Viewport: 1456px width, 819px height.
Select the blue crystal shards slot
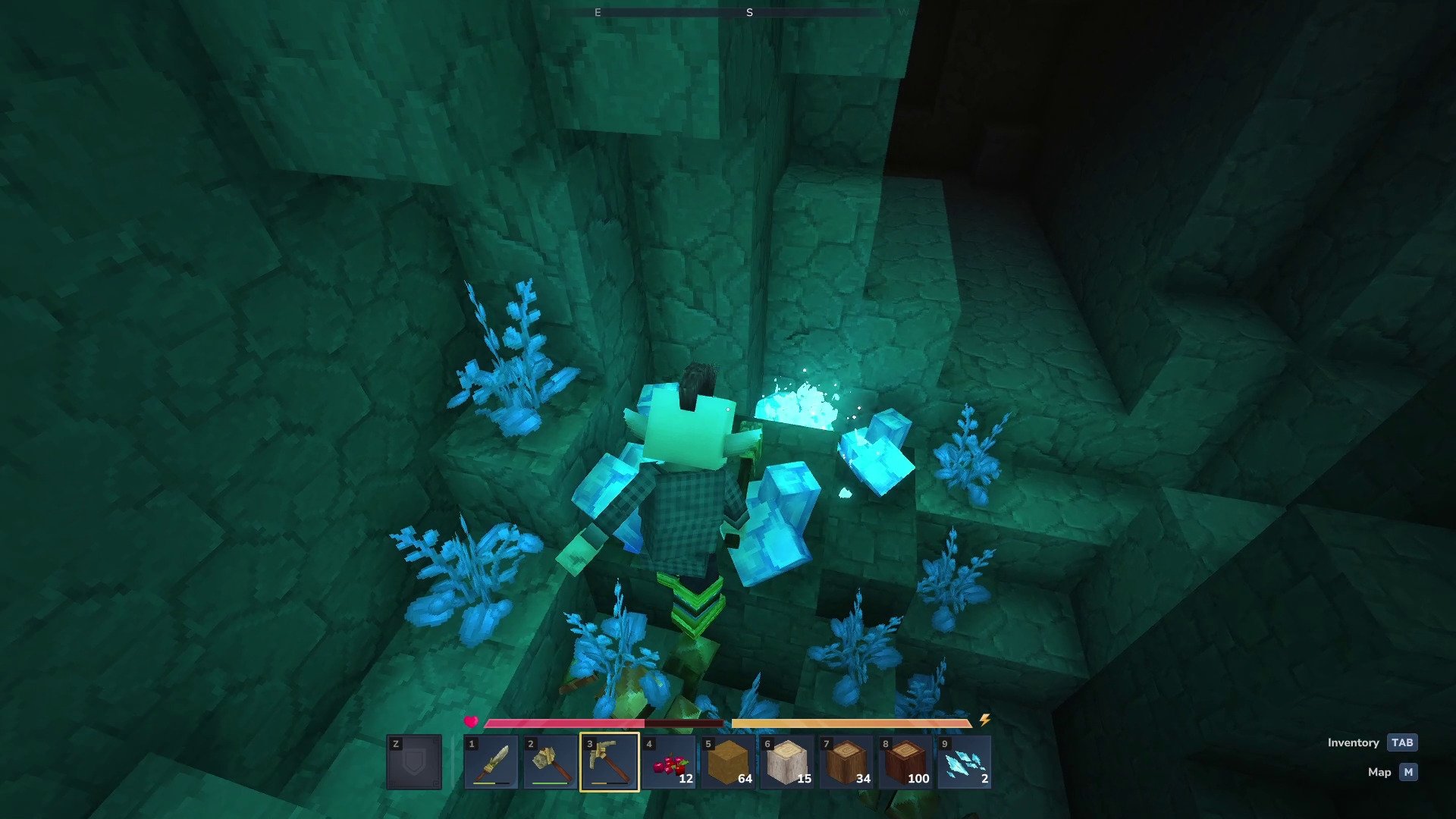pos(965,762)
